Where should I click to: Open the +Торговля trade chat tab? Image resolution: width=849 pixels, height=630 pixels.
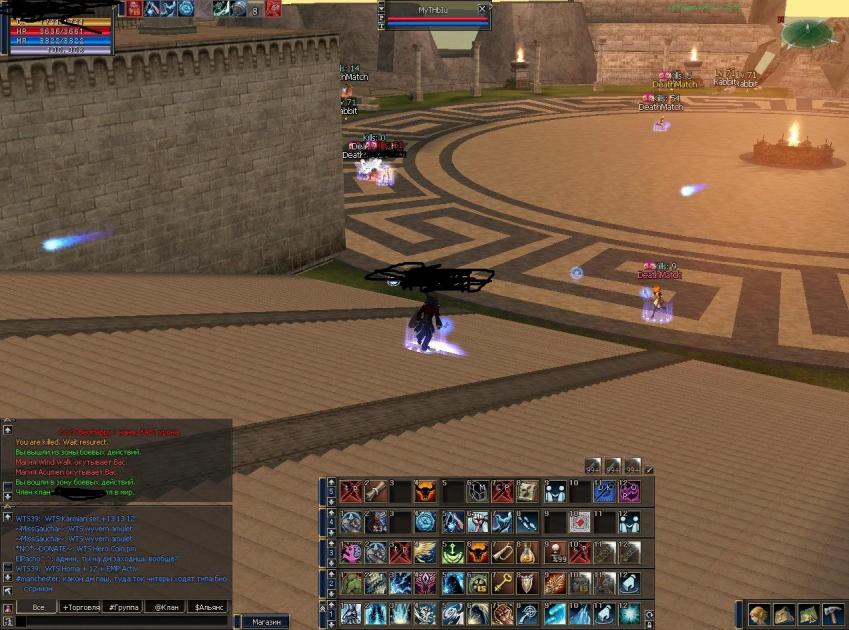tap(83, 607)
